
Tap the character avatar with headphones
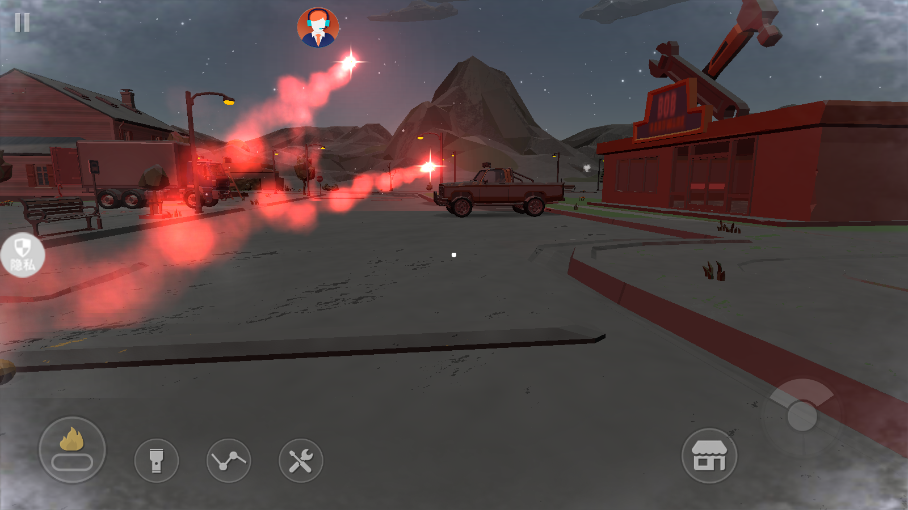pyautogui.click(x=318, y=27)
